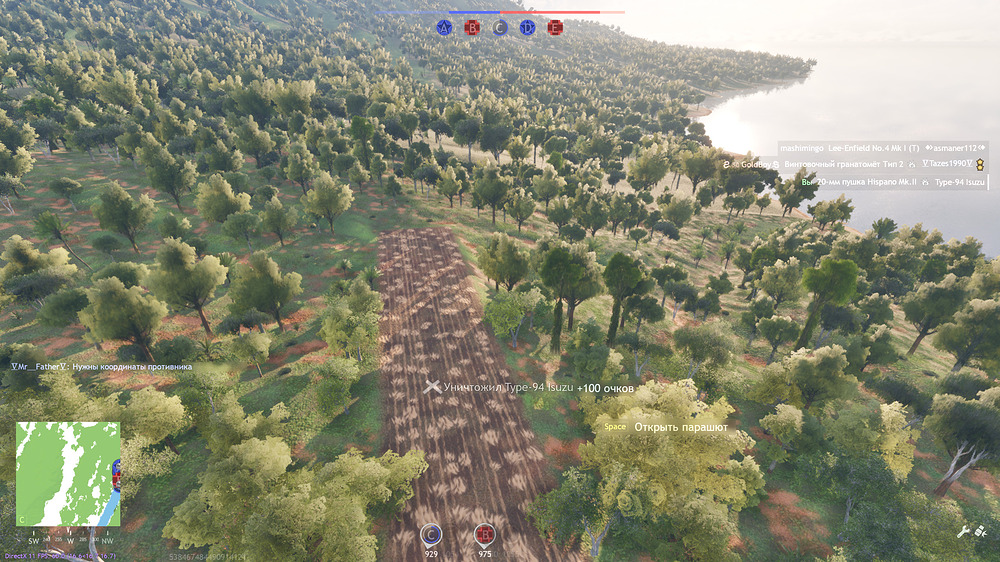Select red capture point B in the top bar
The width and height of the screenshot is (1000, 562).
tap(472, 28)
